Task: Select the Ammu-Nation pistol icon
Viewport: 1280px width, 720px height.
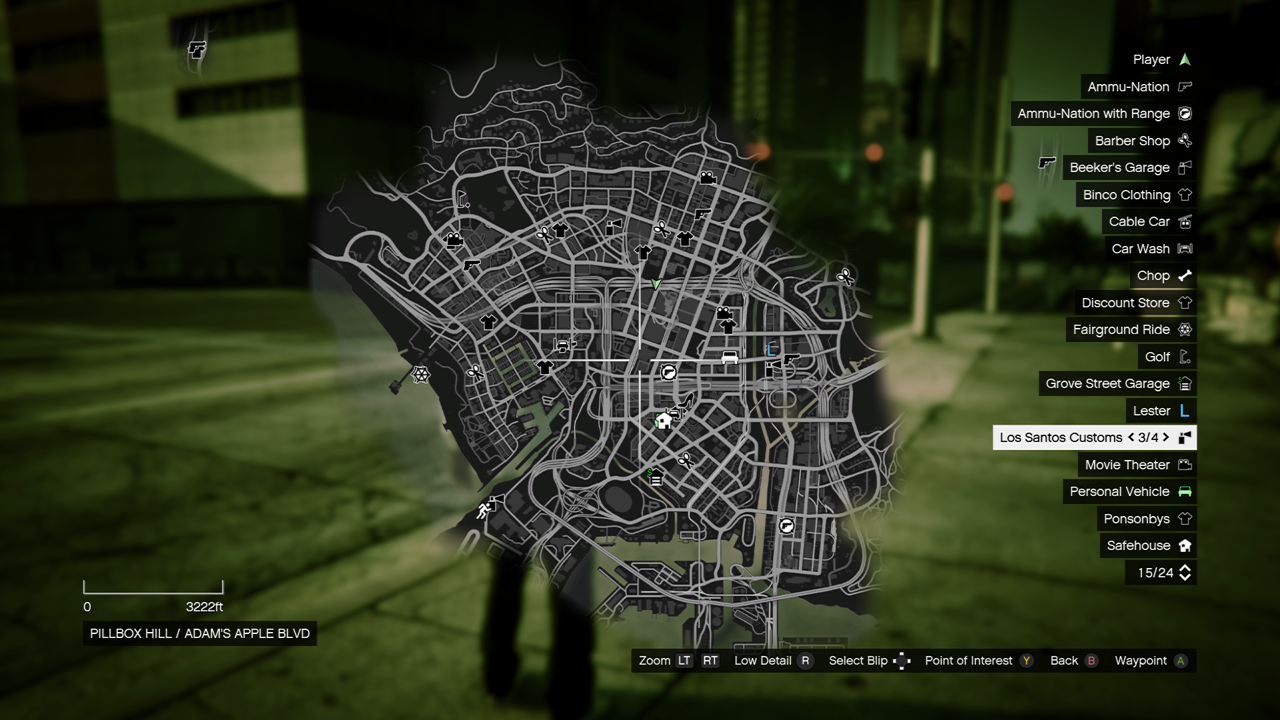Action: pyautogui.click(x=1184, y=87)
